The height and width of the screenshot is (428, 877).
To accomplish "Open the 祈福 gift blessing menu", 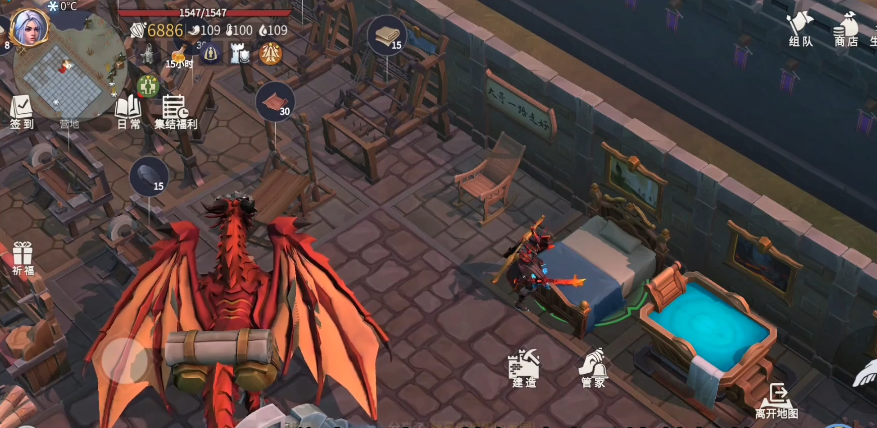I will [x=22, y=258].
